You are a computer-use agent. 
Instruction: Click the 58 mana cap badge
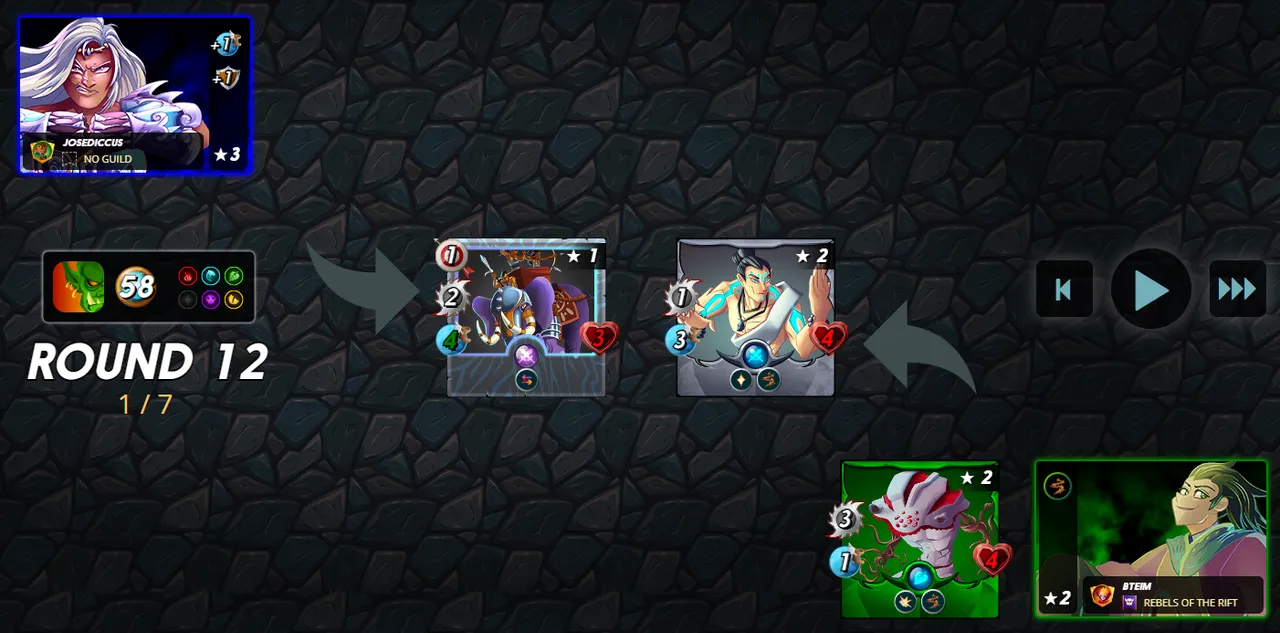(136, 287)
